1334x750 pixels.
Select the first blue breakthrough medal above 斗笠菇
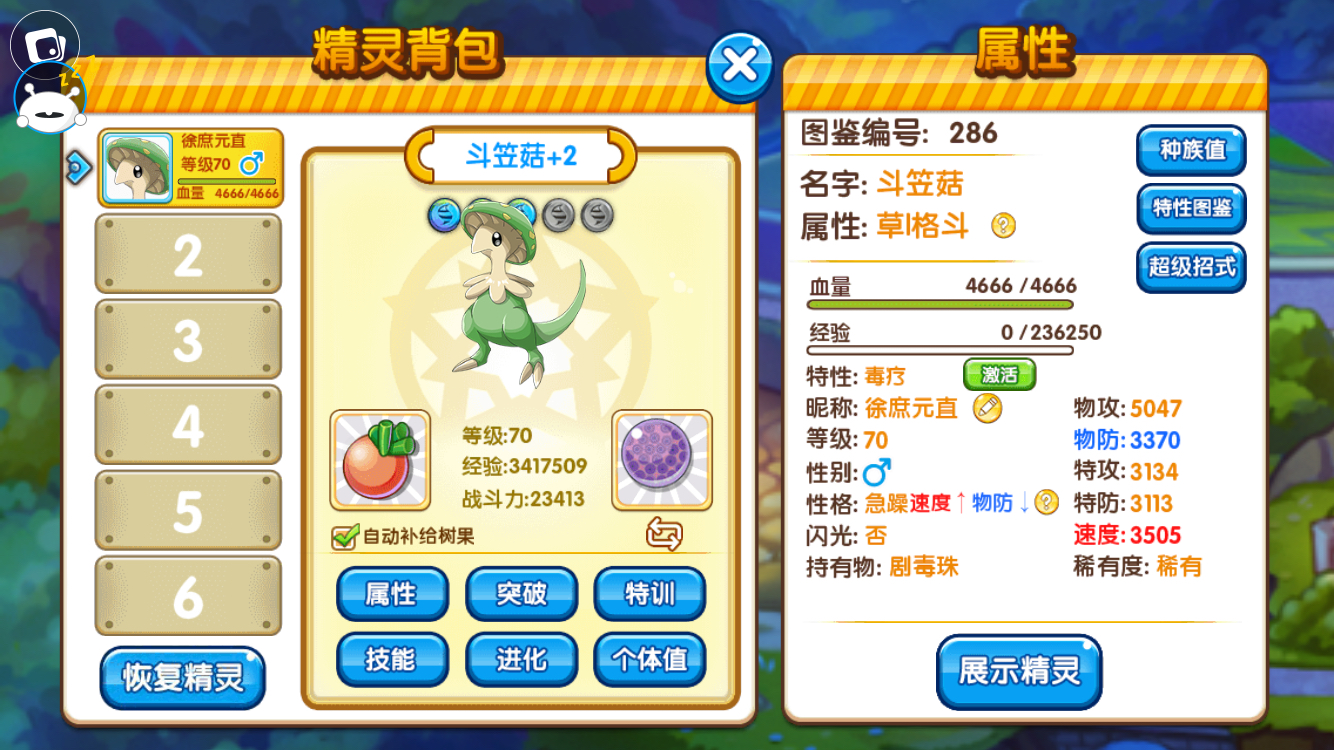442,214
